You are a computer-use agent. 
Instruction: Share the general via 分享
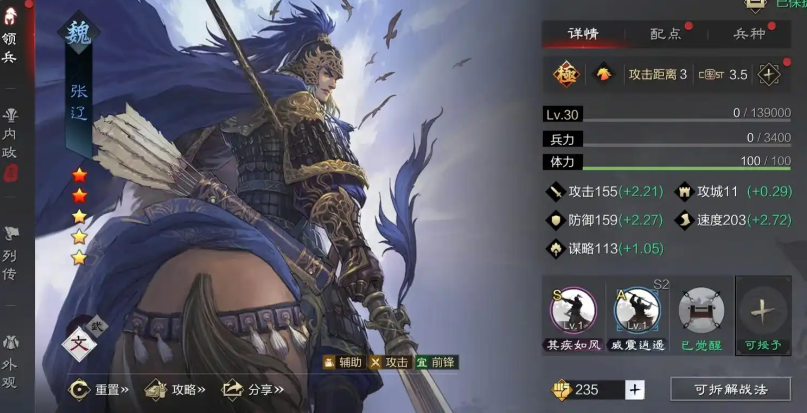[252, 389]
